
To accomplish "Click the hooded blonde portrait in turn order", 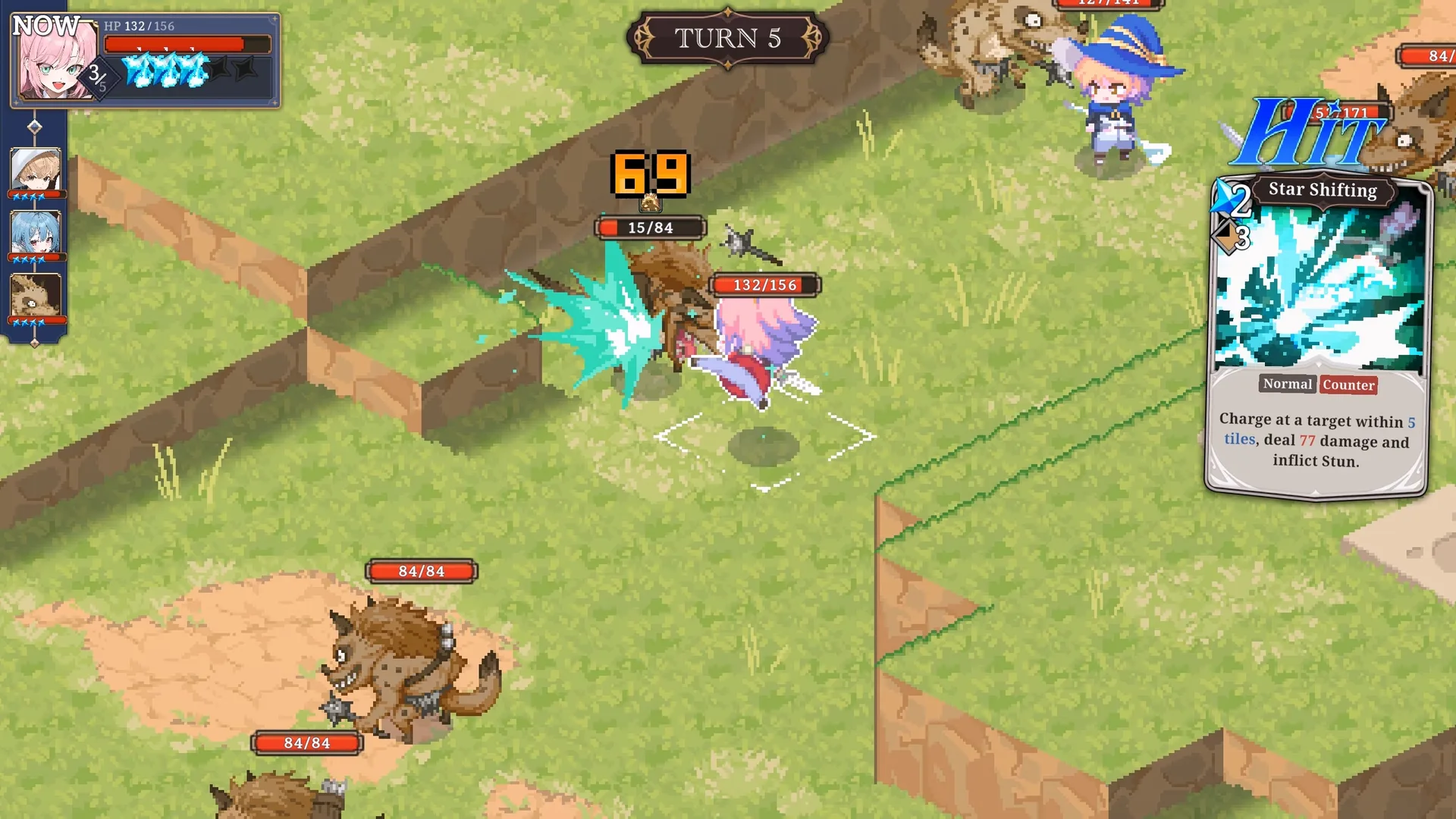I will [x=35, y=170].
